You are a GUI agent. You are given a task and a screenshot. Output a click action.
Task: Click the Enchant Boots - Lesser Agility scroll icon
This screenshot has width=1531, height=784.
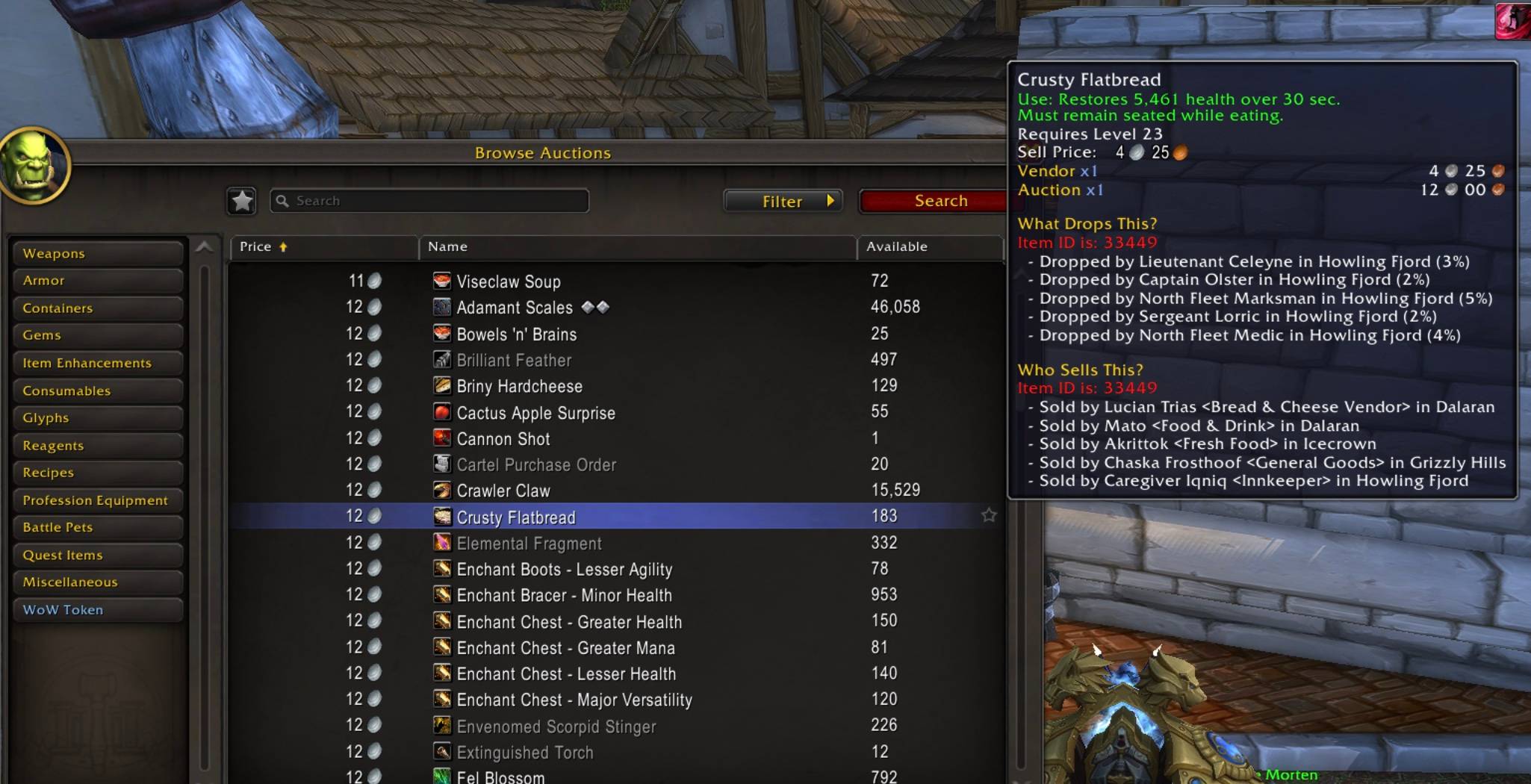[441, 569]
